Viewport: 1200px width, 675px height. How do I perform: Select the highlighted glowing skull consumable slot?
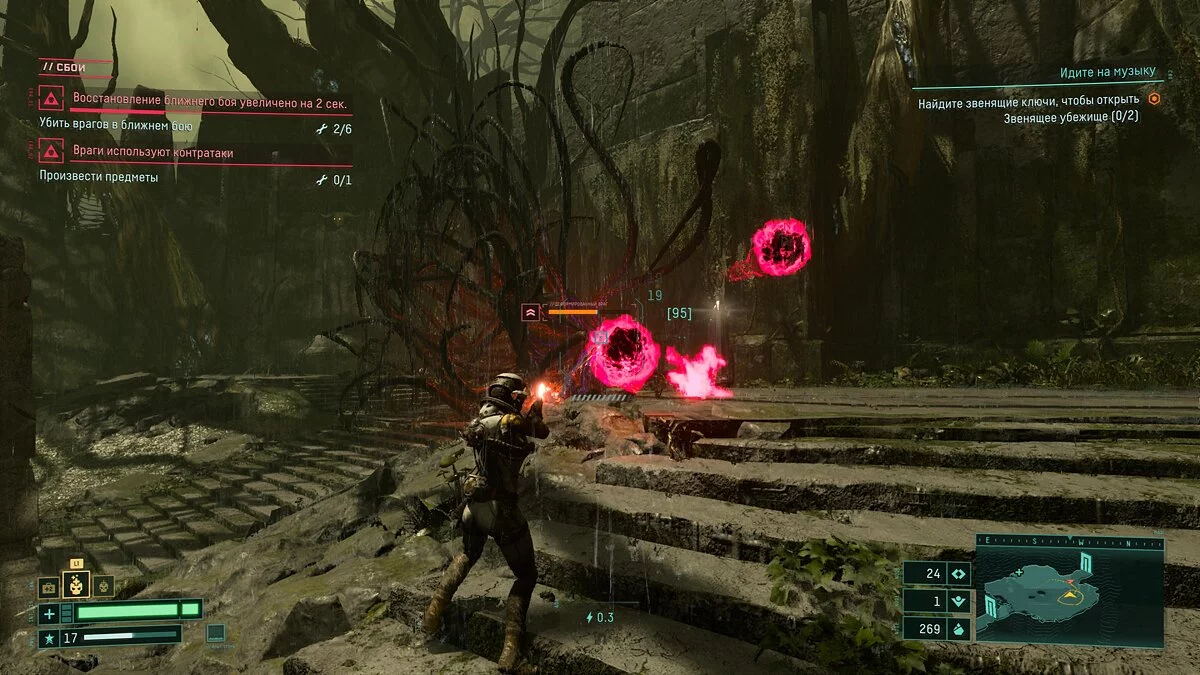[x=77, y=585]
